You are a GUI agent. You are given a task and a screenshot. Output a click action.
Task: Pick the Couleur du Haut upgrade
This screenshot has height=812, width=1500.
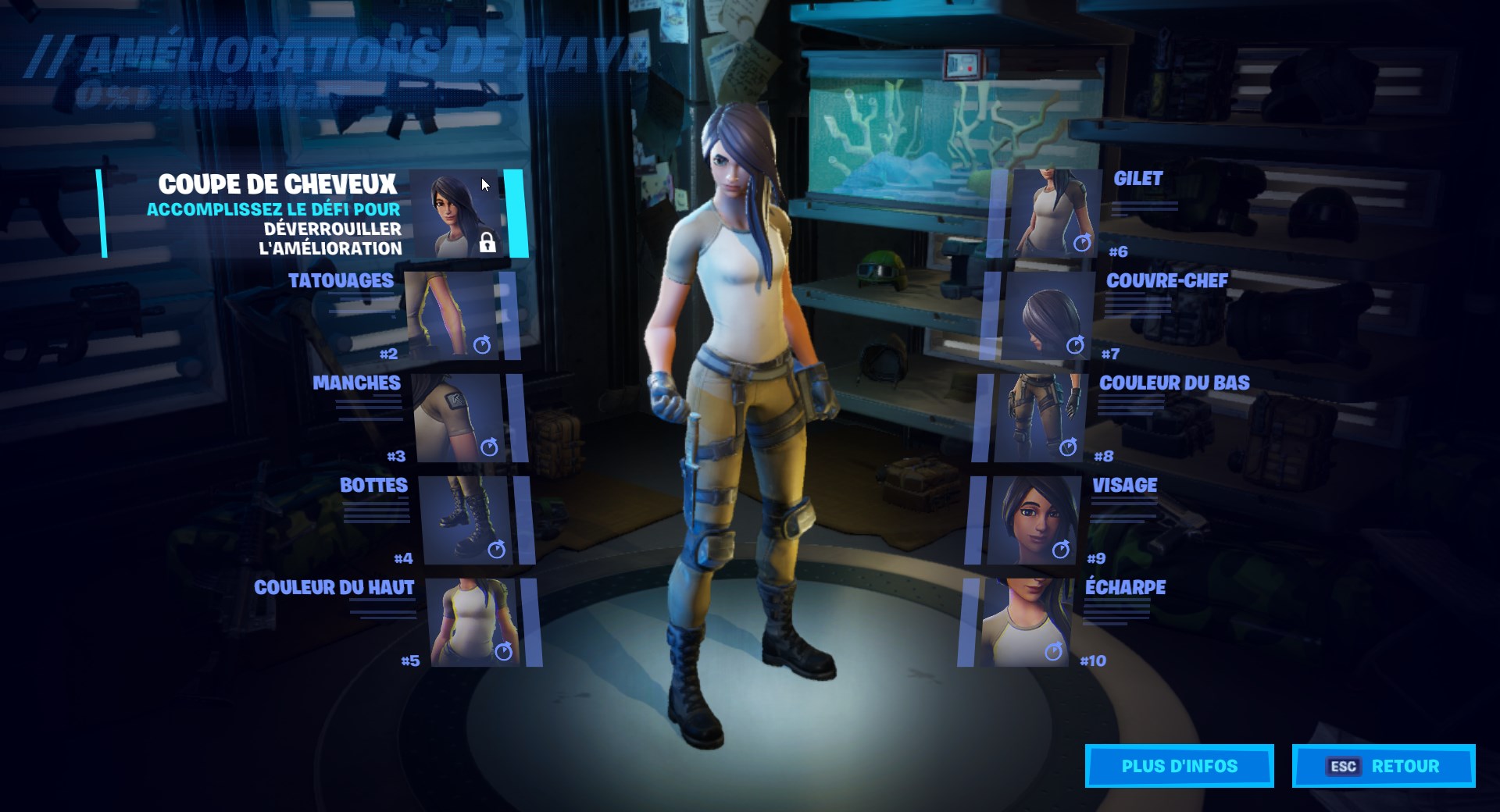tap(473, 622)
